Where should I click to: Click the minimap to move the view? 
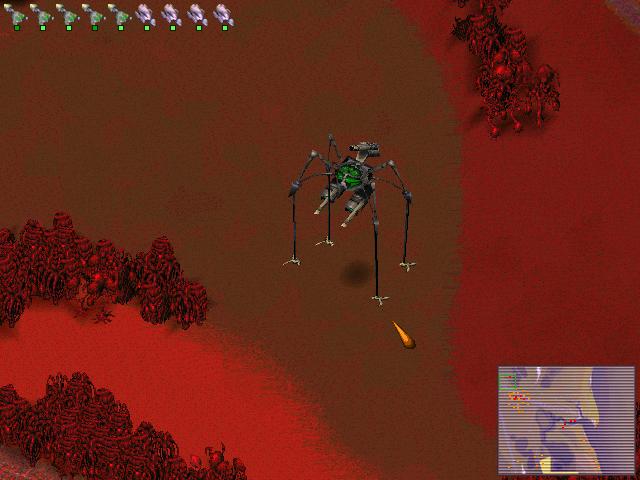(566, 420)
